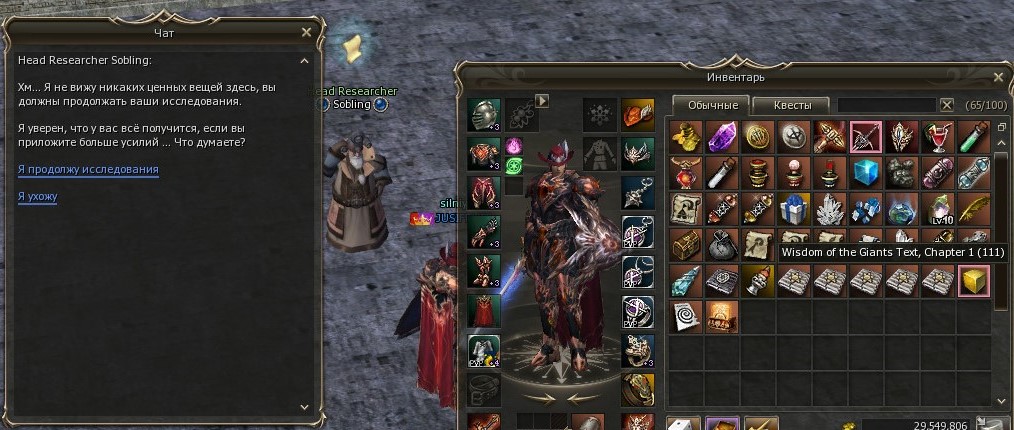The width and height of the screenshot is (1014, 430).
Task: Click the inventory search field
Action: 886,105
